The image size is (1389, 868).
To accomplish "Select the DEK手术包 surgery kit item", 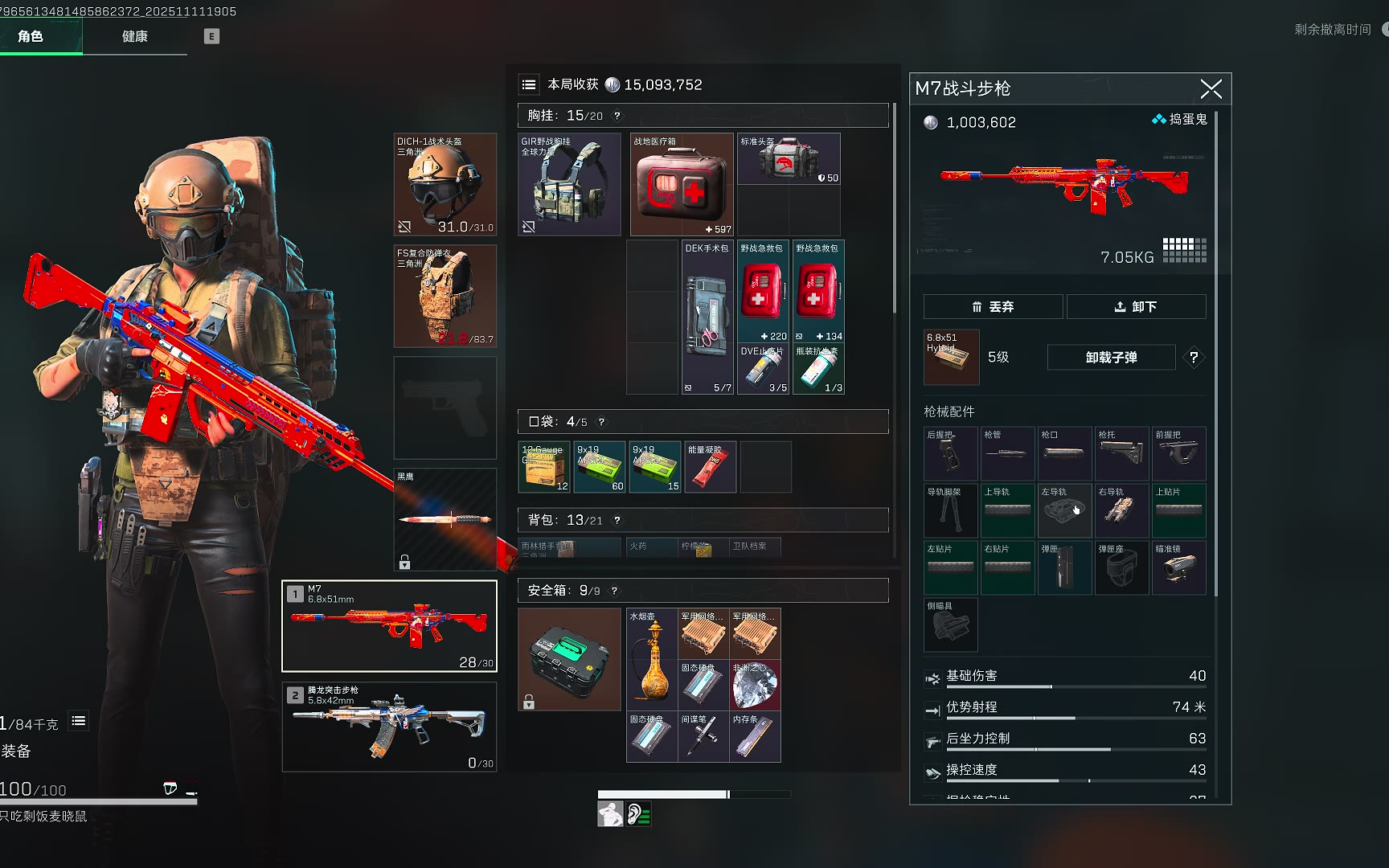I will (x=707, y=317).
